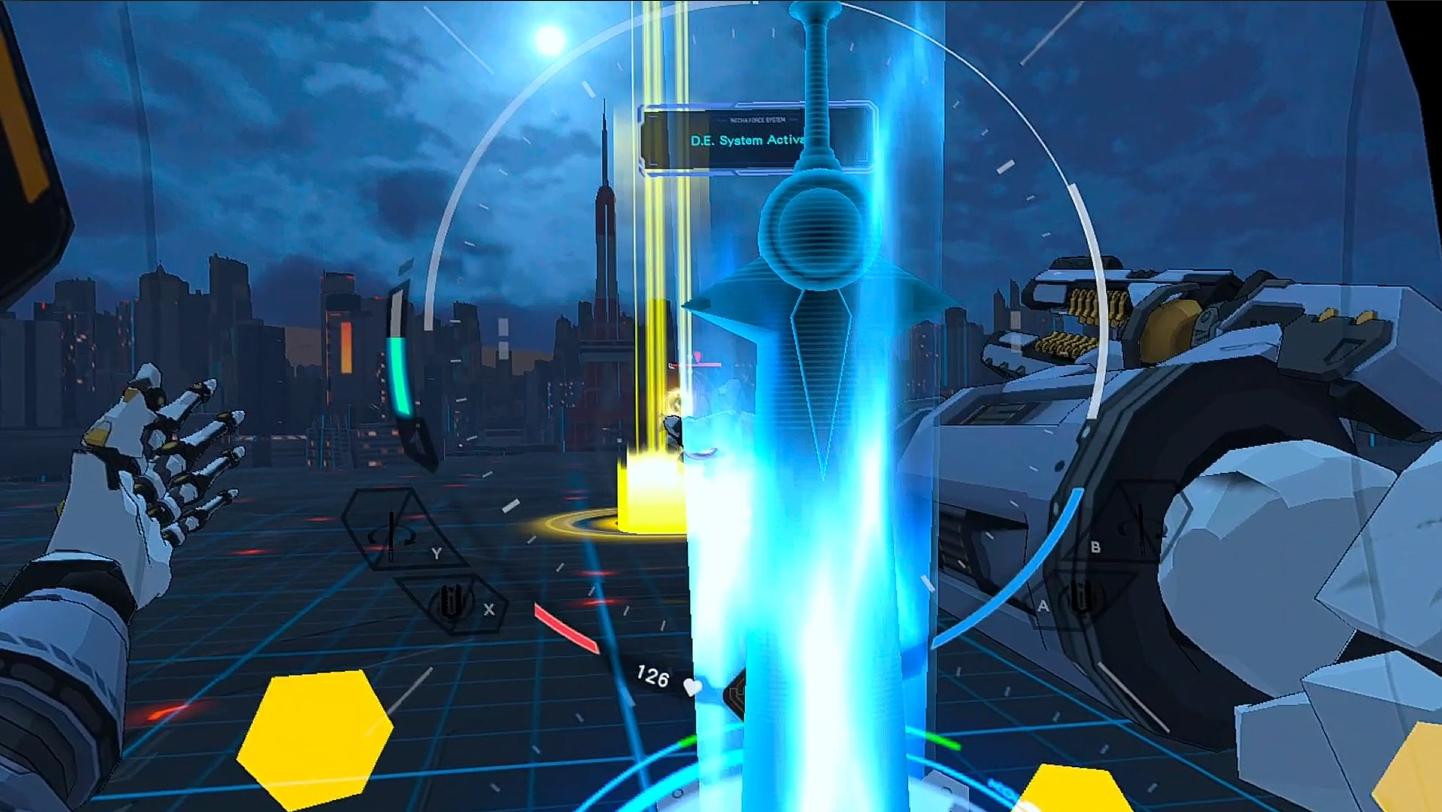
Task: Tap the heart icon next to the 126 counter
Action: pyautogui.click(x=692, y=686)
